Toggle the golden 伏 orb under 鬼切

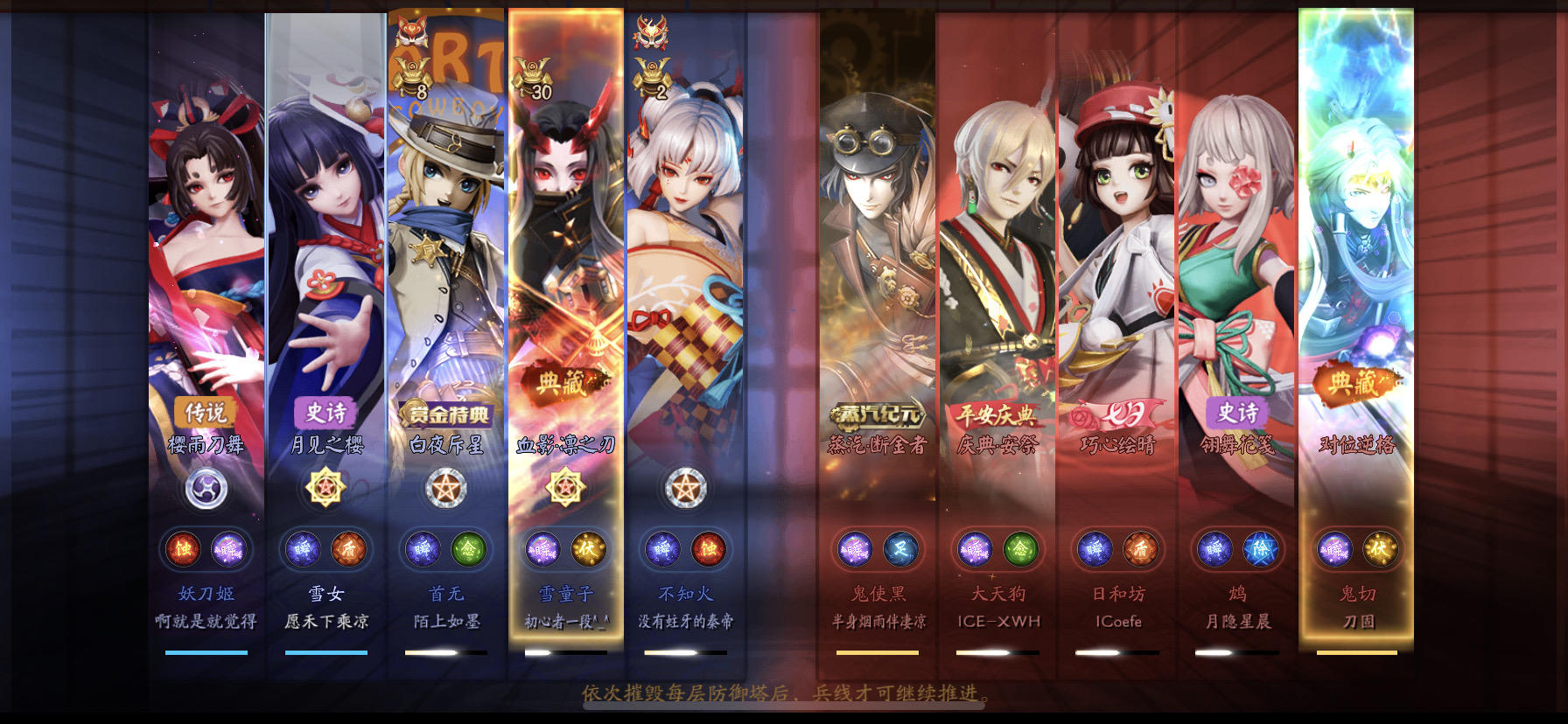pos(1381,548)
